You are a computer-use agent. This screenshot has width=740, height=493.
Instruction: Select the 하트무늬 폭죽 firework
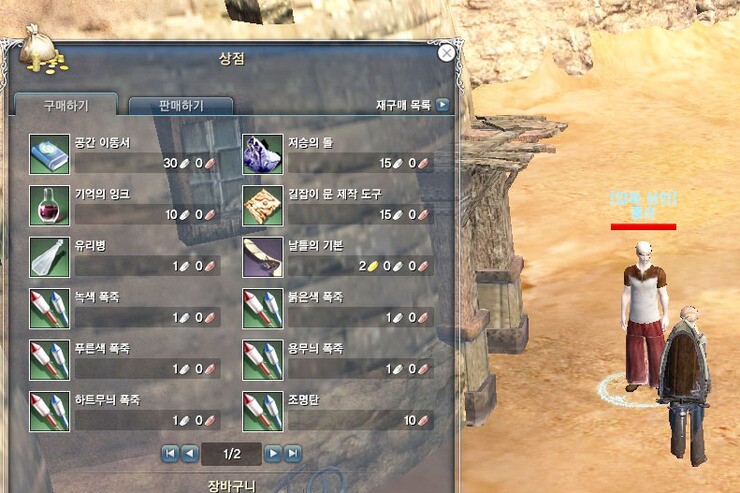tap(48, 411)
